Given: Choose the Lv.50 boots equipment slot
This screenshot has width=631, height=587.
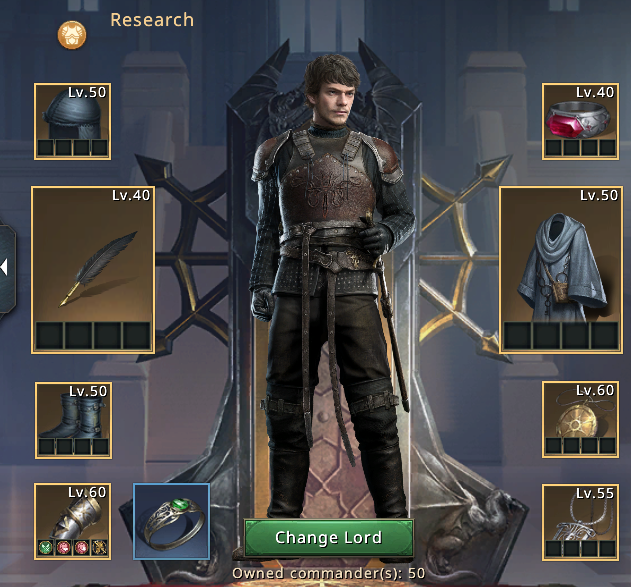Looking at the screenshot, I should pyautogui.click(x=72, y=420).
